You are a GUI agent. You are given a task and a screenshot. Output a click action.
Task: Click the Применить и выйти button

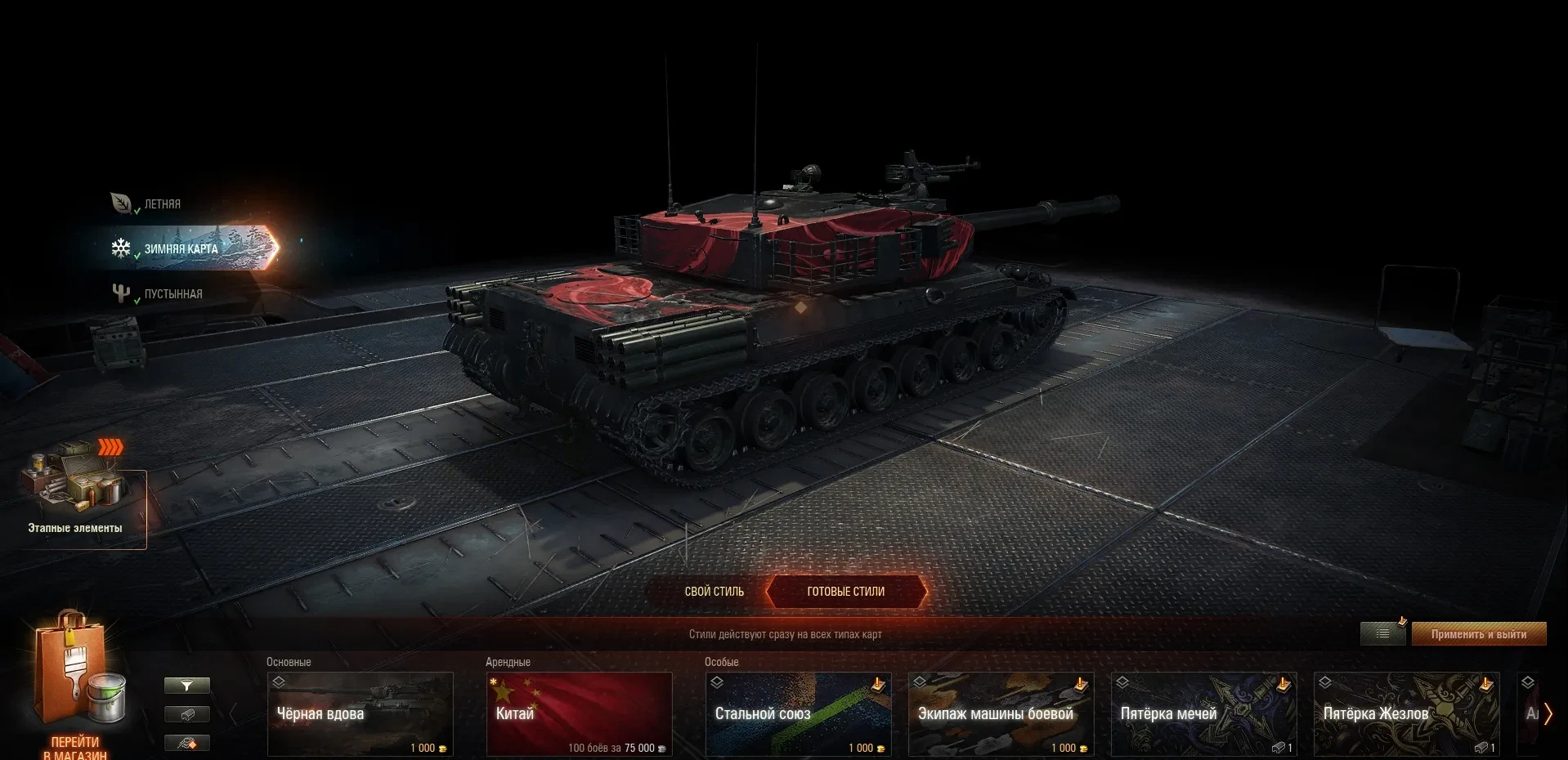[x=1478, y=634]
